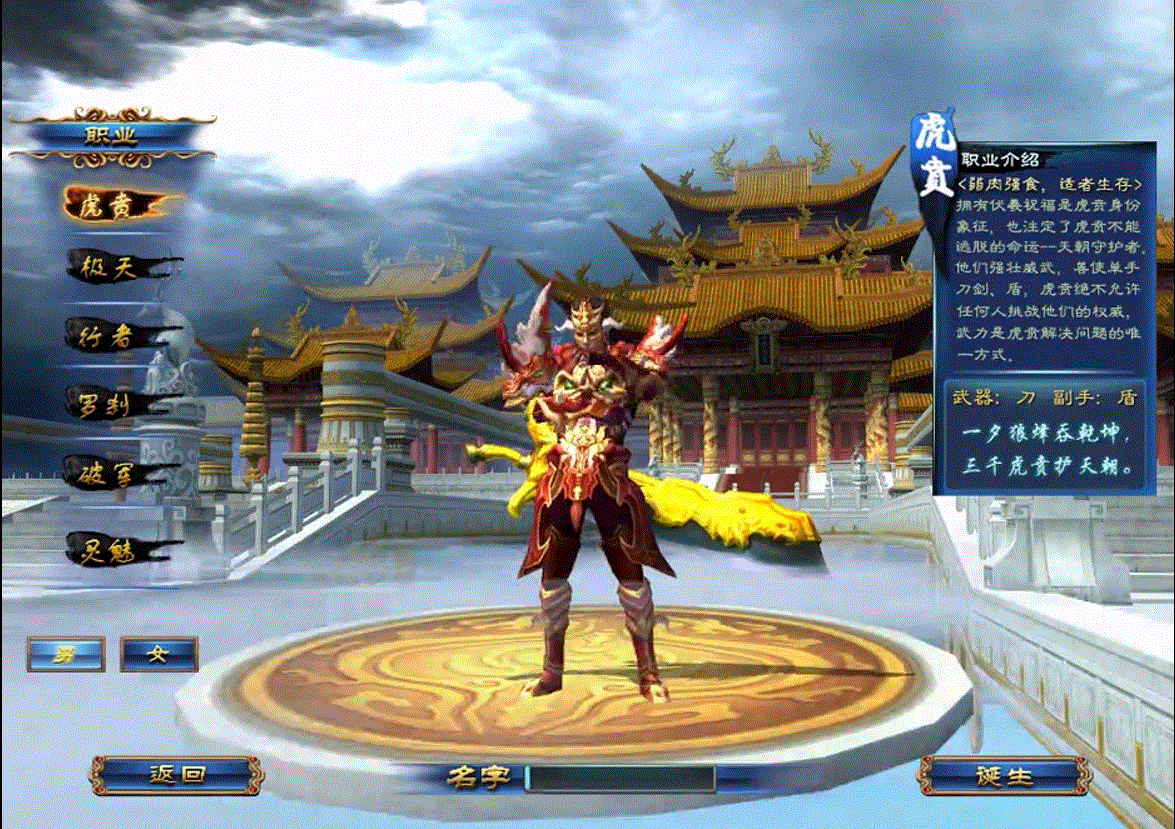Select the 虎贲 class
The width and height of the screenshot is (1175, 829).
(113, 204)
